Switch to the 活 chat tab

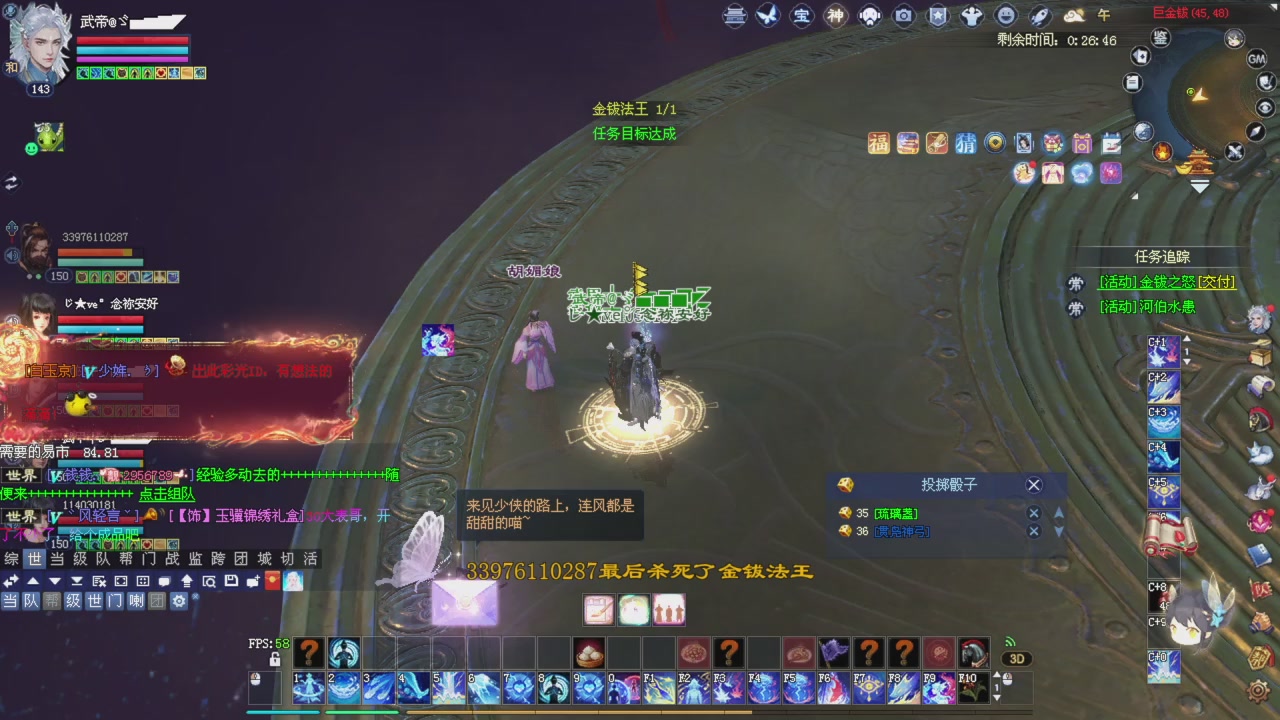pyautogui.click(x=310, y=560)
